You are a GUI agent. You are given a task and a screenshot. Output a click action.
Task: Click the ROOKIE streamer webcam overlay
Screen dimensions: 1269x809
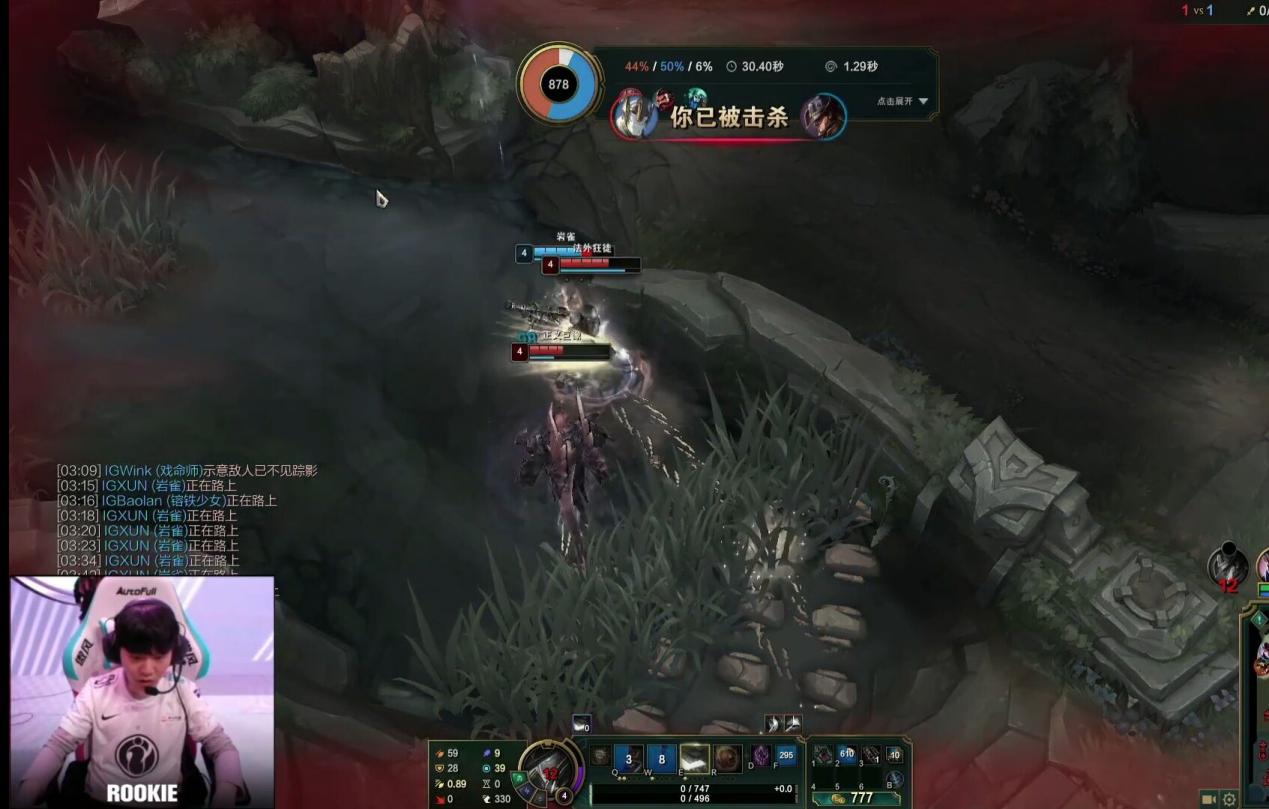(142, 691)
